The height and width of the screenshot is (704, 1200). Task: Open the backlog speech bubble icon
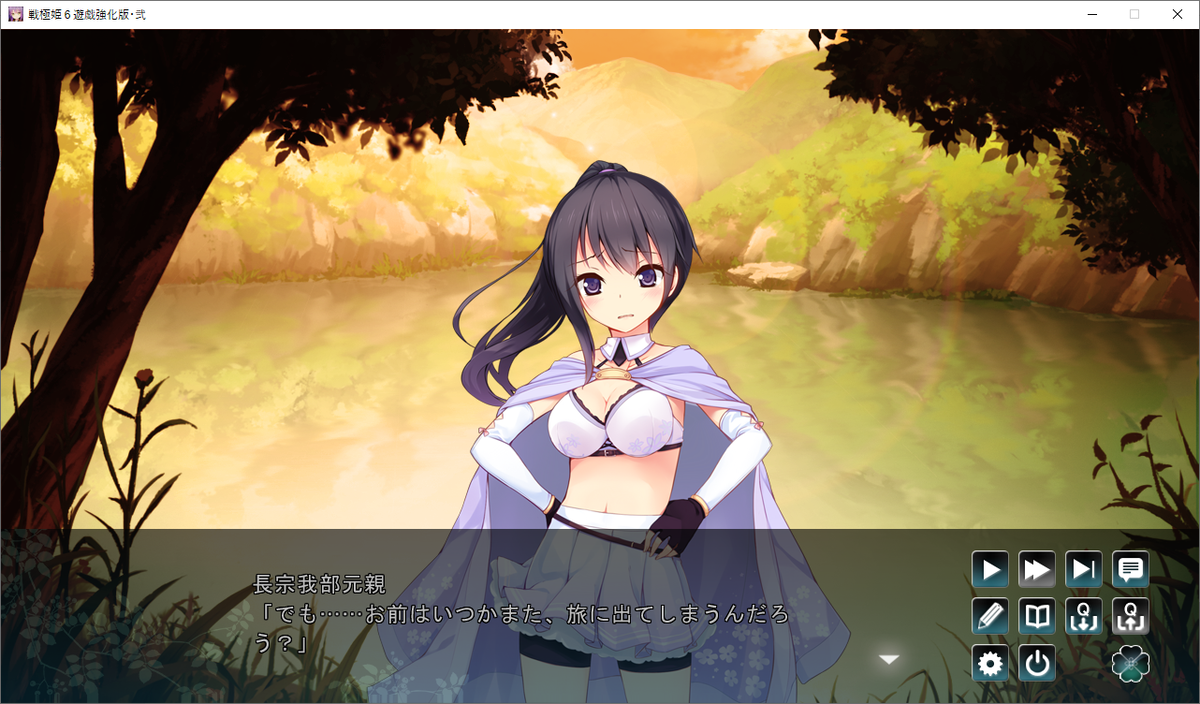pos(1131,570)
